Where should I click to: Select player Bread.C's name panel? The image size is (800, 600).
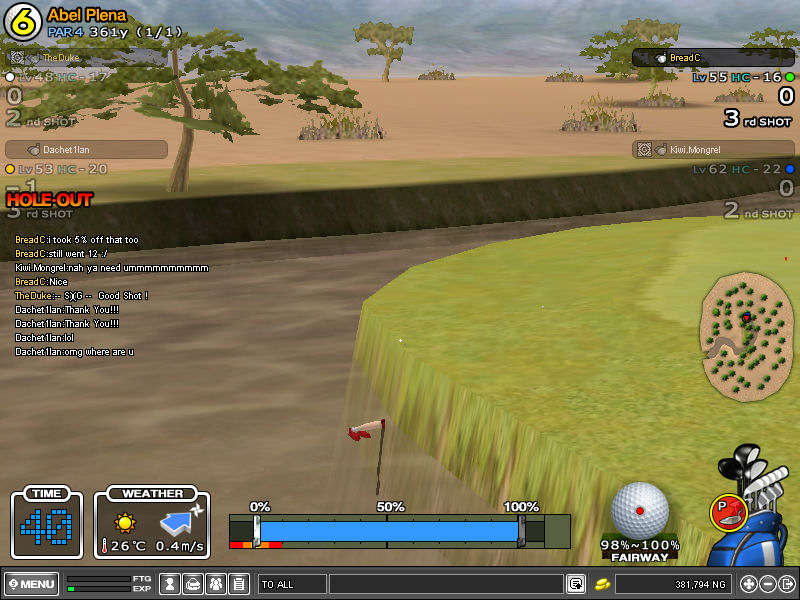tap(712, 58)
